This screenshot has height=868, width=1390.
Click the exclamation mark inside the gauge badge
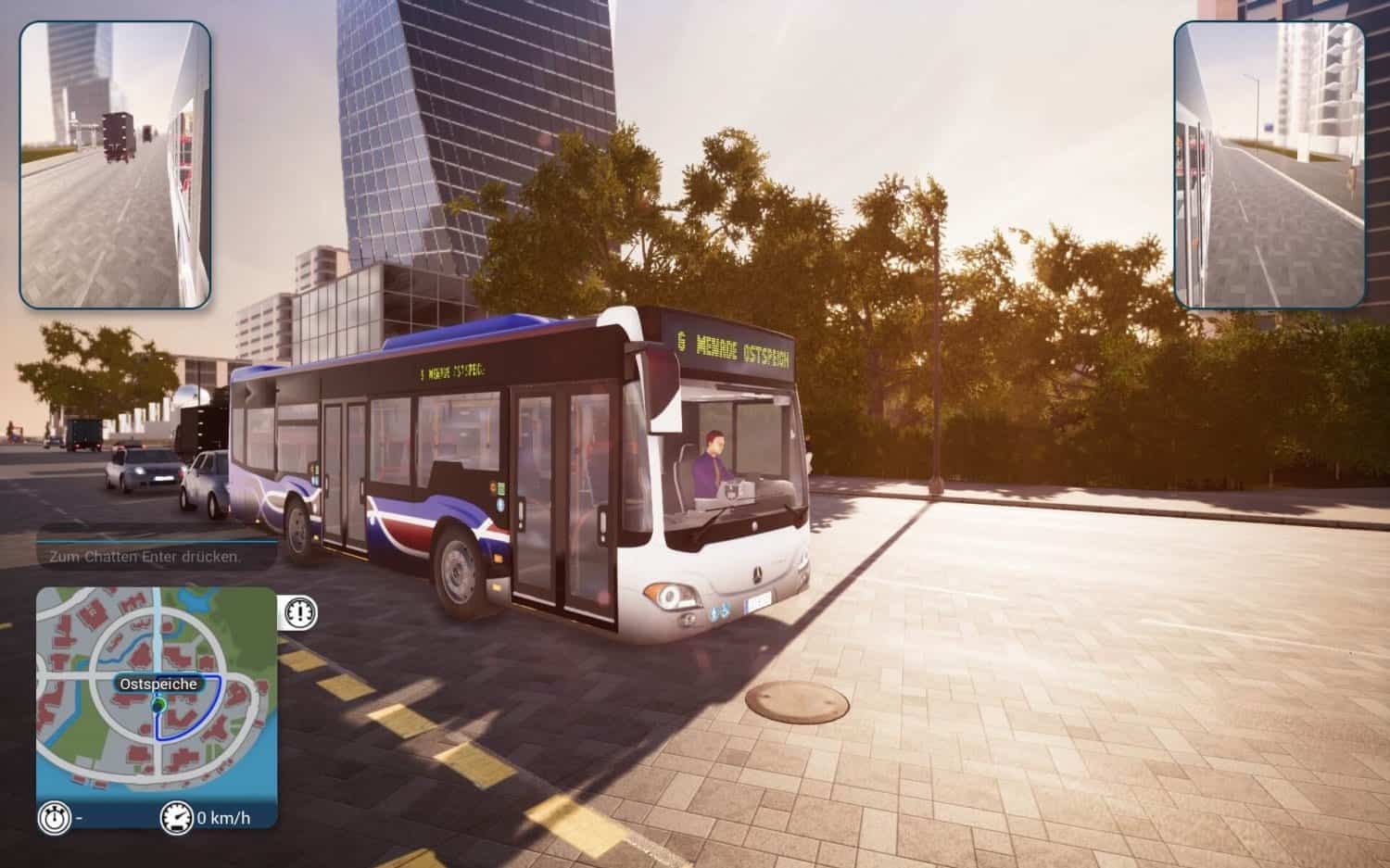click(x=298, y=612)
